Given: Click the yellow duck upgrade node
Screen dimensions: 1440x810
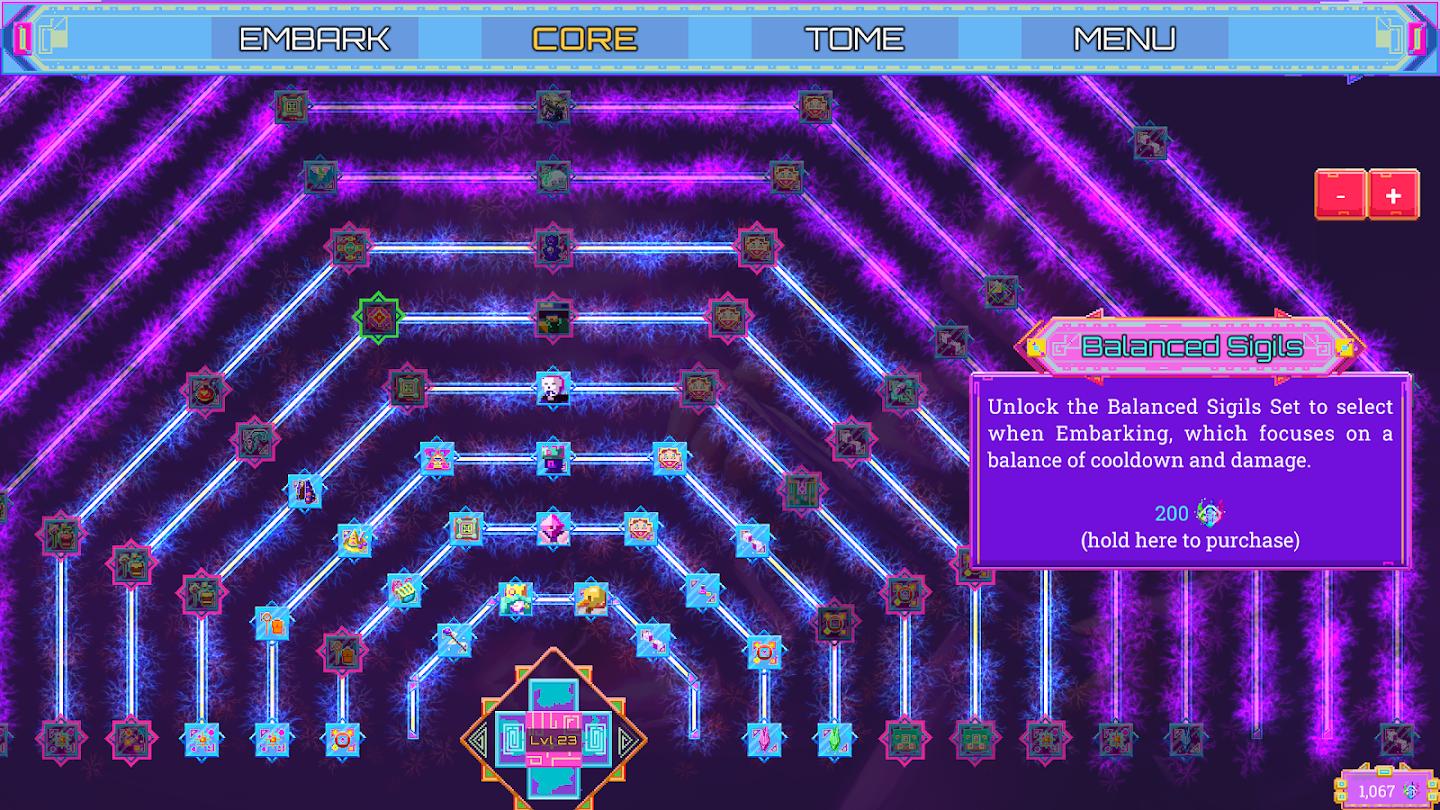Looking at the screenshot, I should point(592,598).
